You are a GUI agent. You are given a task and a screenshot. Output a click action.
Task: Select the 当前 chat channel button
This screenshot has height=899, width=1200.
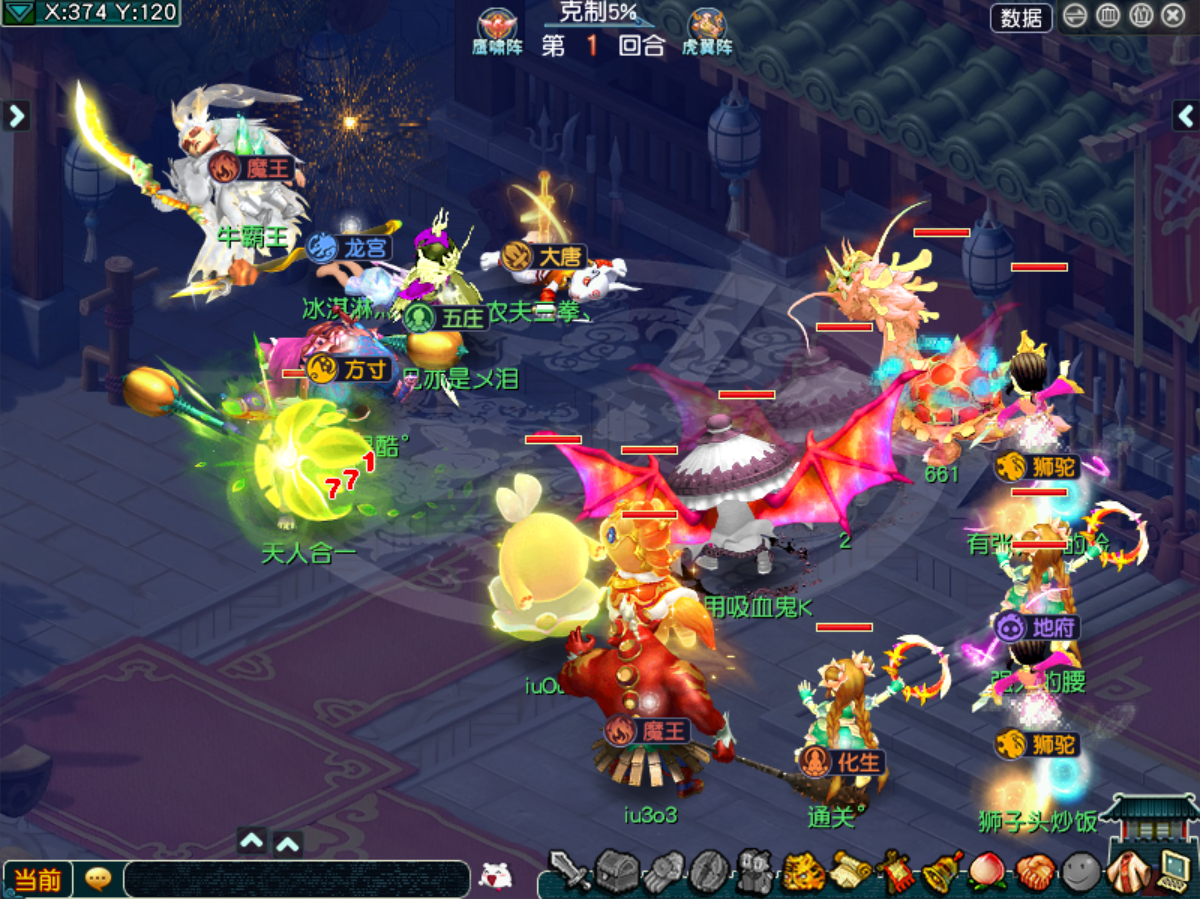[x=38, y=879]
